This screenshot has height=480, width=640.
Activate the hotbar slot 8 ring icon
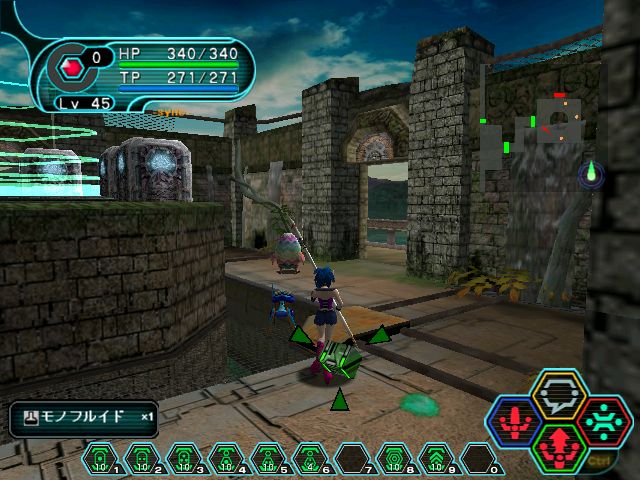pos(393,459)
